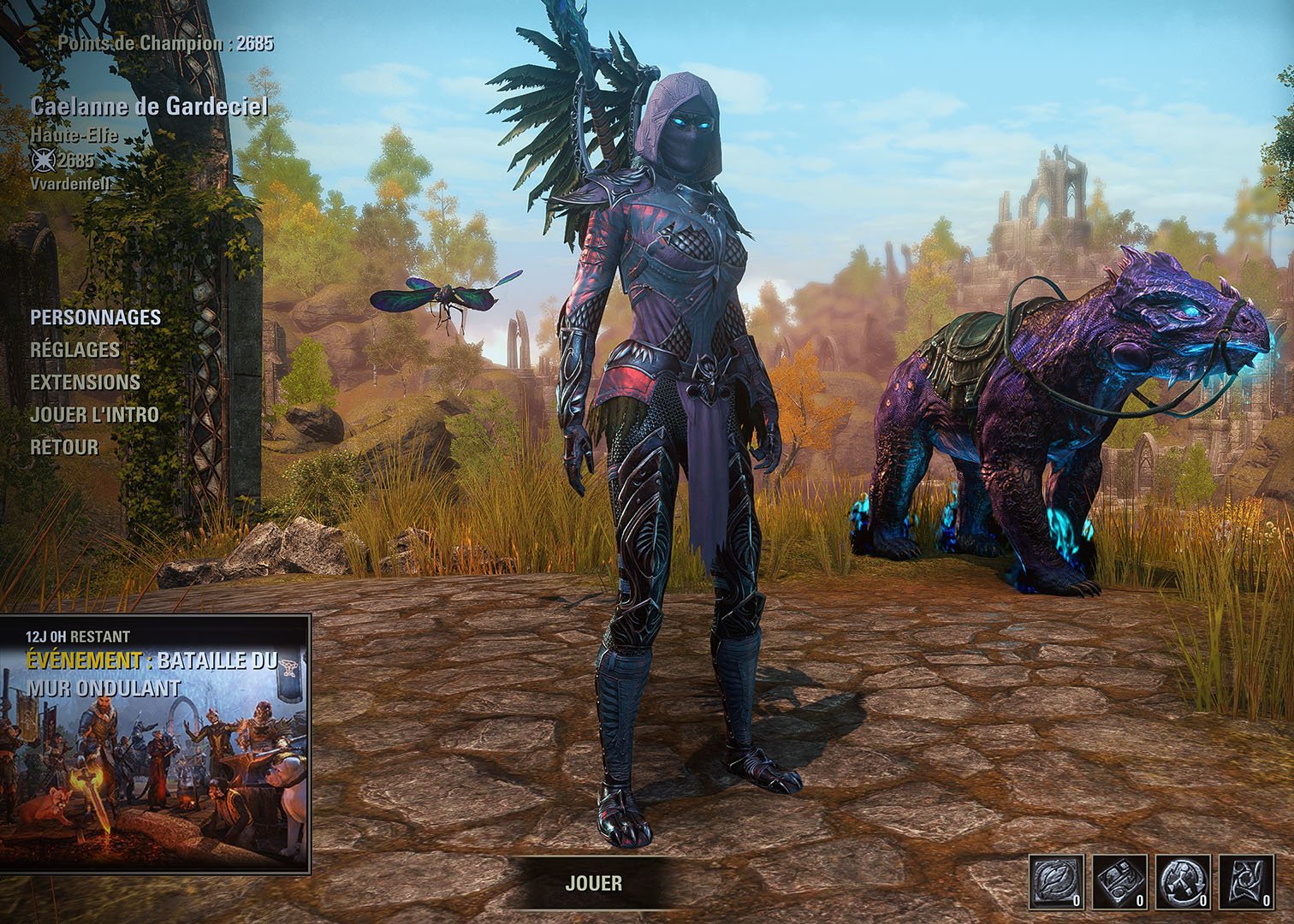Screen dimensions: 1294x924
Task: Select the Extensions menu entry
Action: (x=85, y=382)
